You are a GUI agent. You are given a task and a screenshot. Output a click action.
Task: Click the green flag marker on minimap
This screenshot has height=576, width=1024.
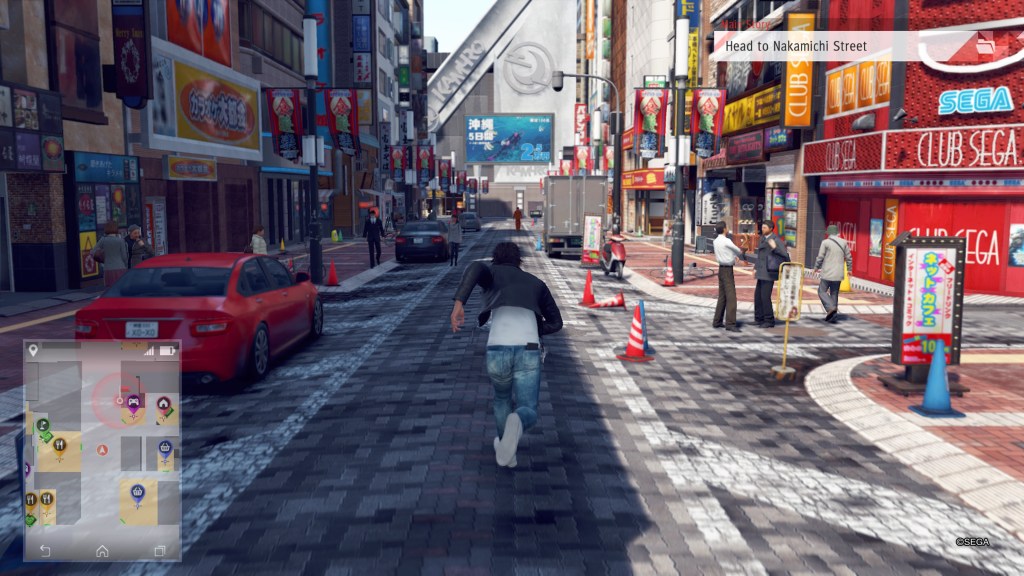point(43,426)
